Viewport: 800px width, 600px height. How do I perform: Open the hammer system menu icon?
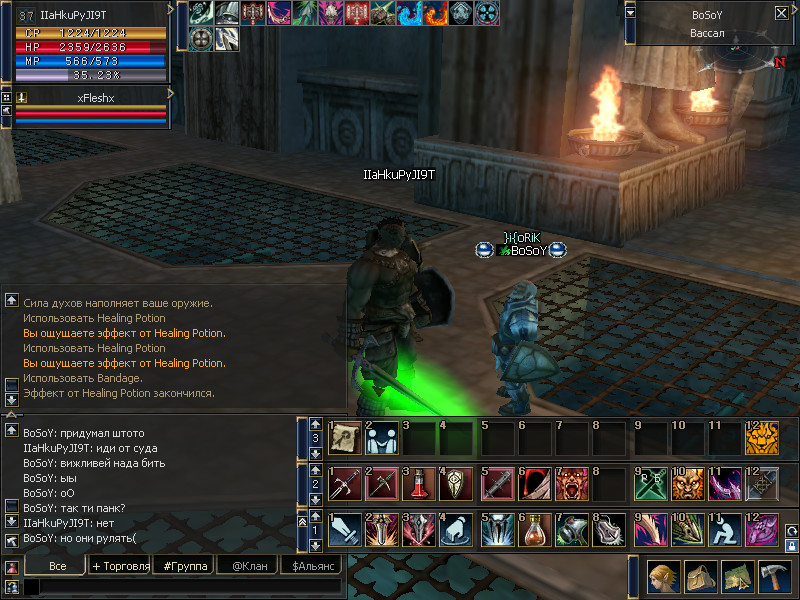click(x=772, y=577)
